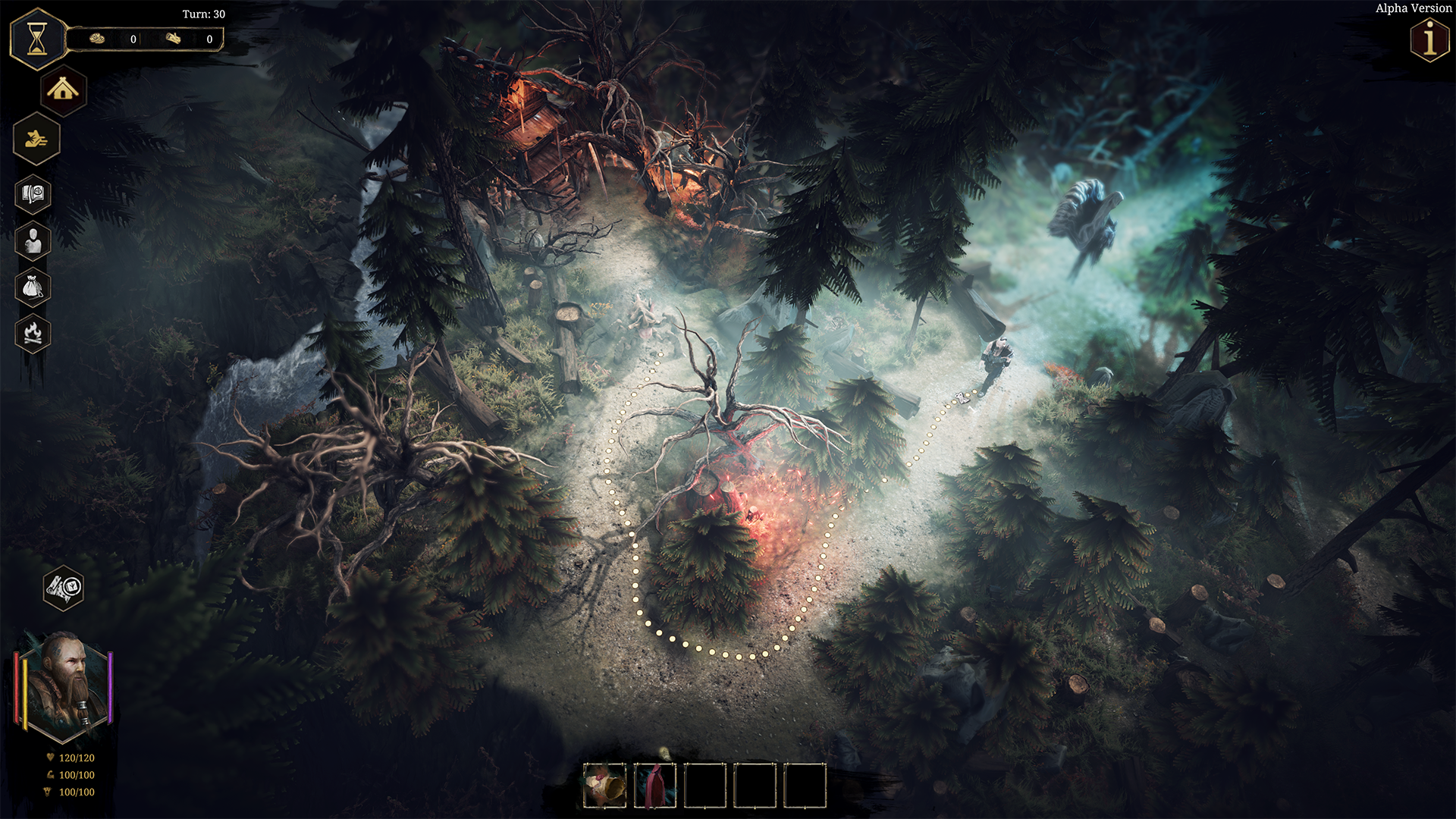This screenshot has height=819, width=1456.
Task: Use the horn item in hotbar
Action: [604, 785]
